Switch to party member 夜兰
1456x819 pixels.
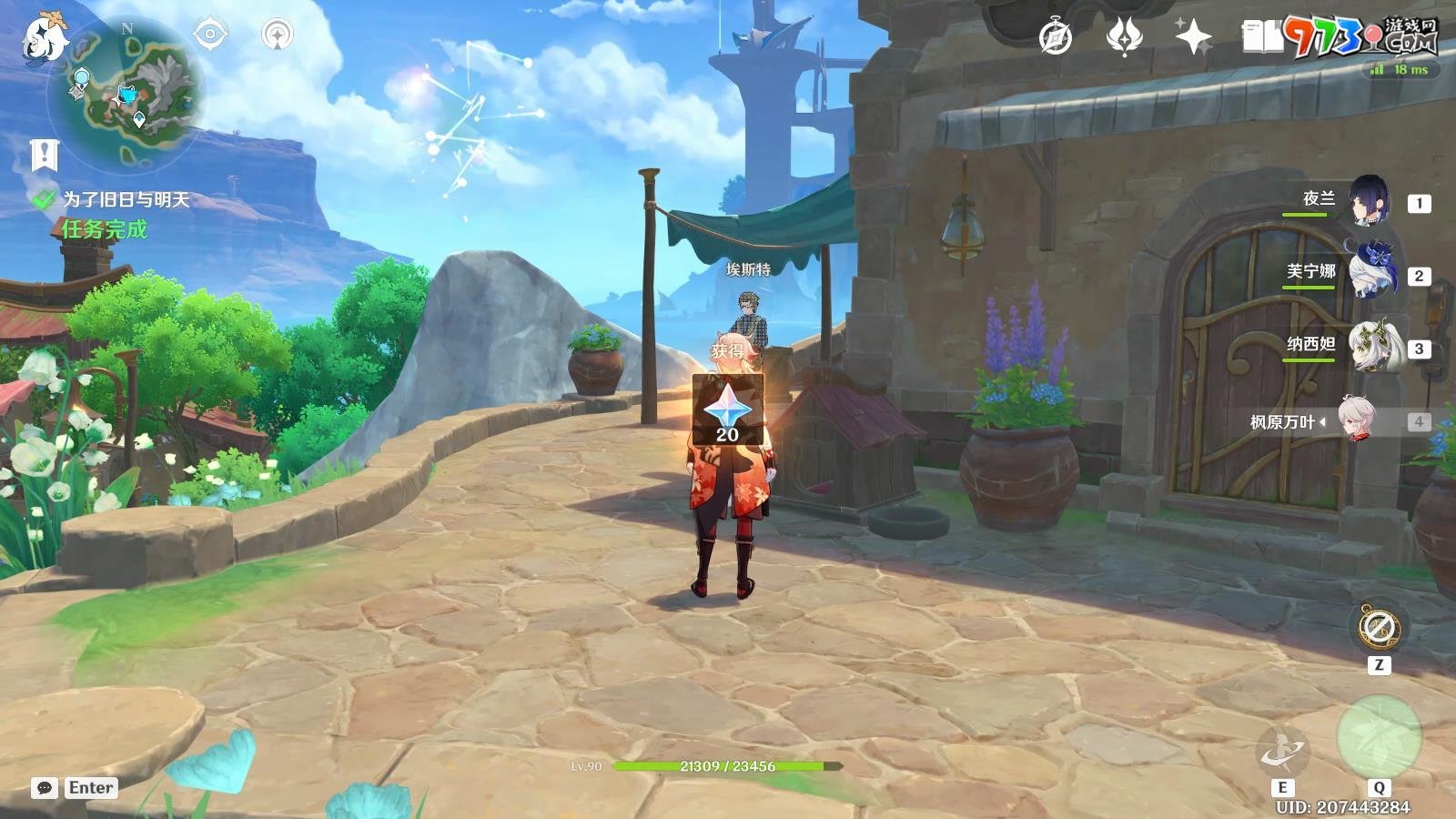pyautogui.click(x=1368, y=201)
